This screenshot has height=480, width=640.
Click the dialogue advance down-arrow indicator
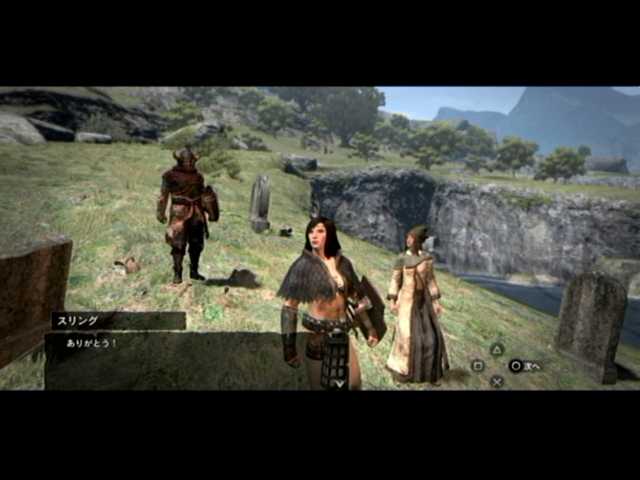(x=339, y=382)
